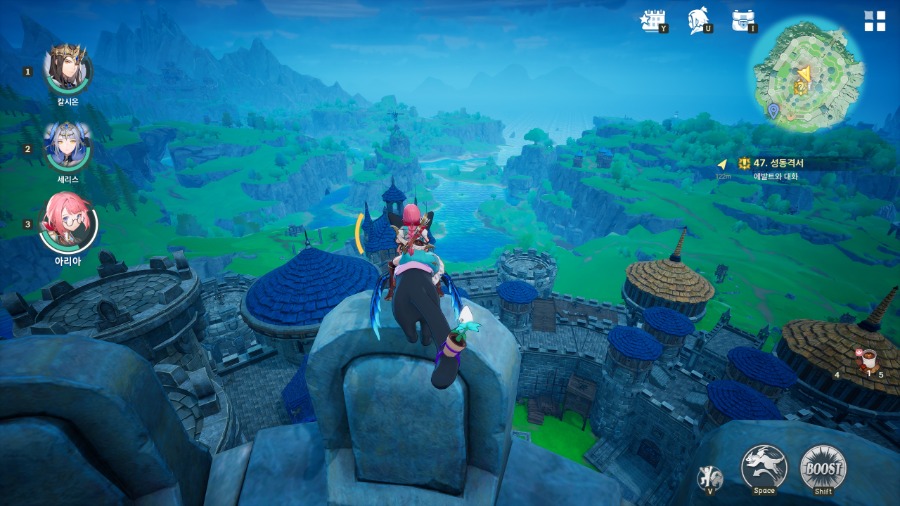The width and height of the screenshot is (900, 506).
Task: Choose the pink-haired 아리아 portrait
Action: coord(69,222)
